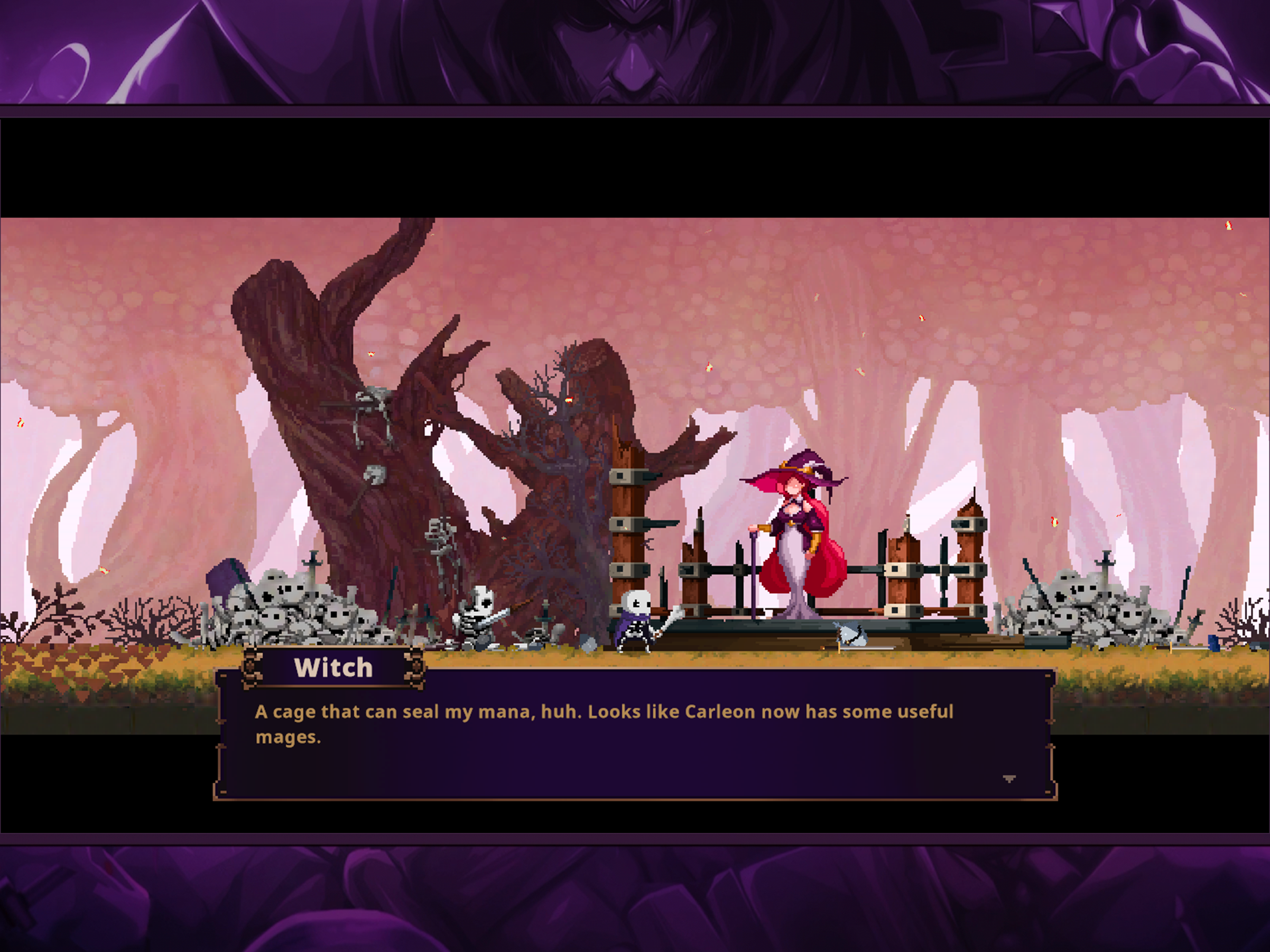Select the Witch name tab on dialogue box

click(334, 667)
